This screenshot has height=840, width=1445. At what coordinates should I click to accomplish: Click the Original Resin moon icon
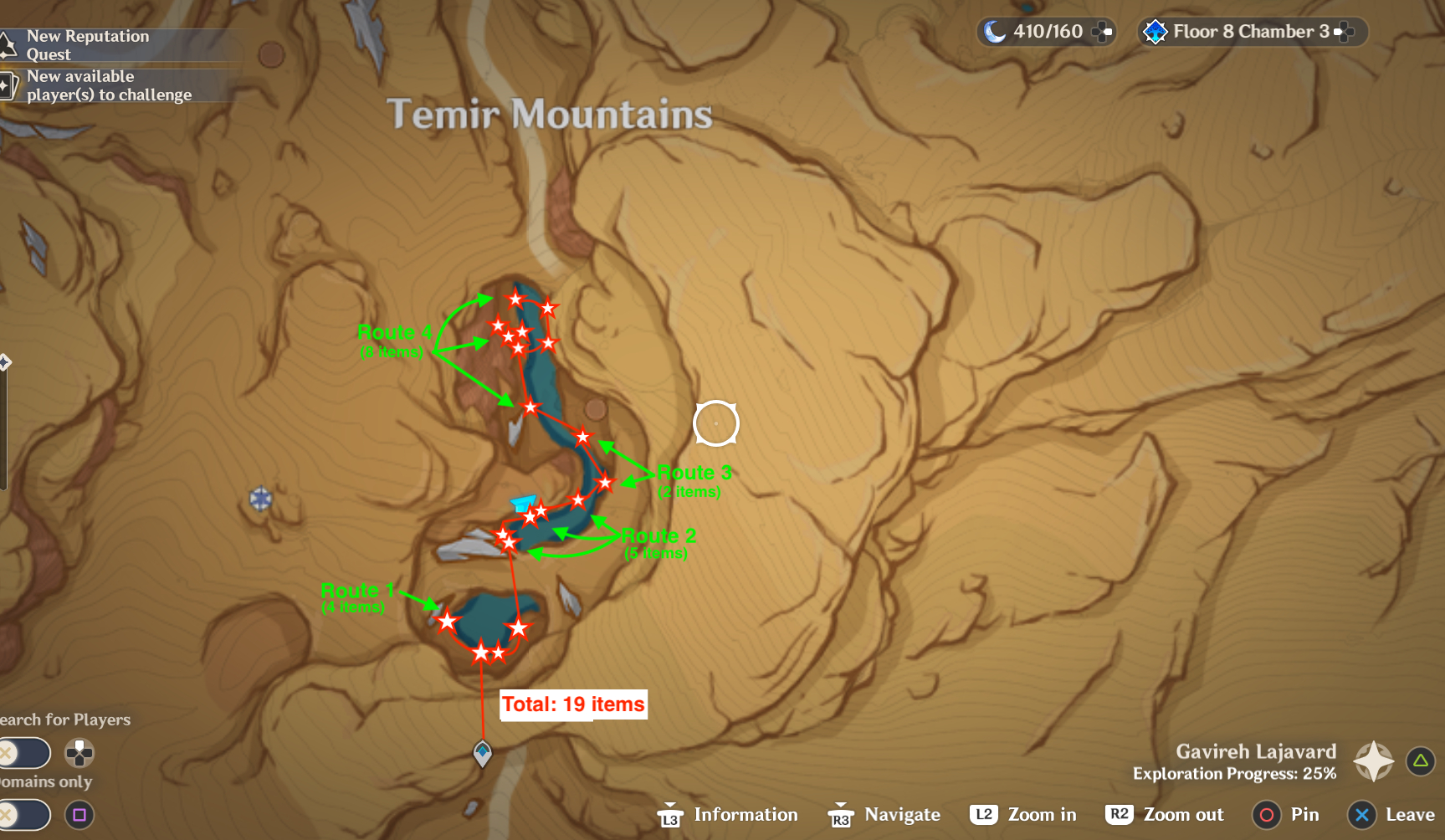point(996,31)
